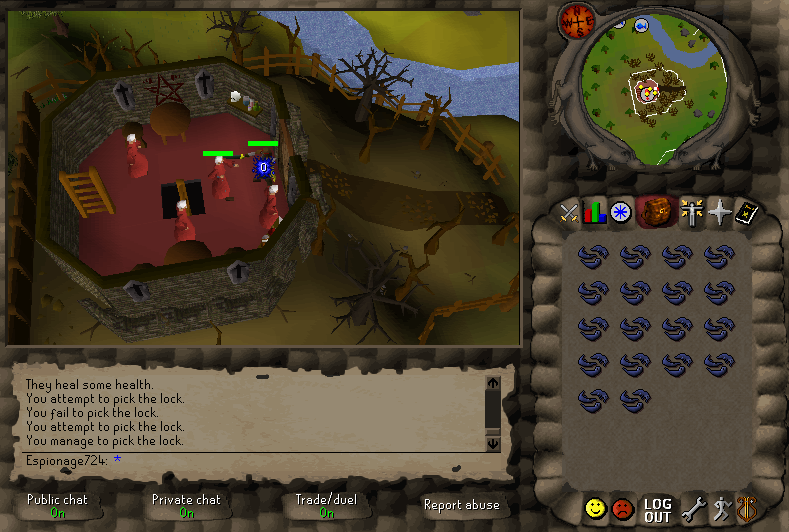Open the wrench game options tab
The height and width of the screenshot is (532, 789).
click(x=693, y=509)
